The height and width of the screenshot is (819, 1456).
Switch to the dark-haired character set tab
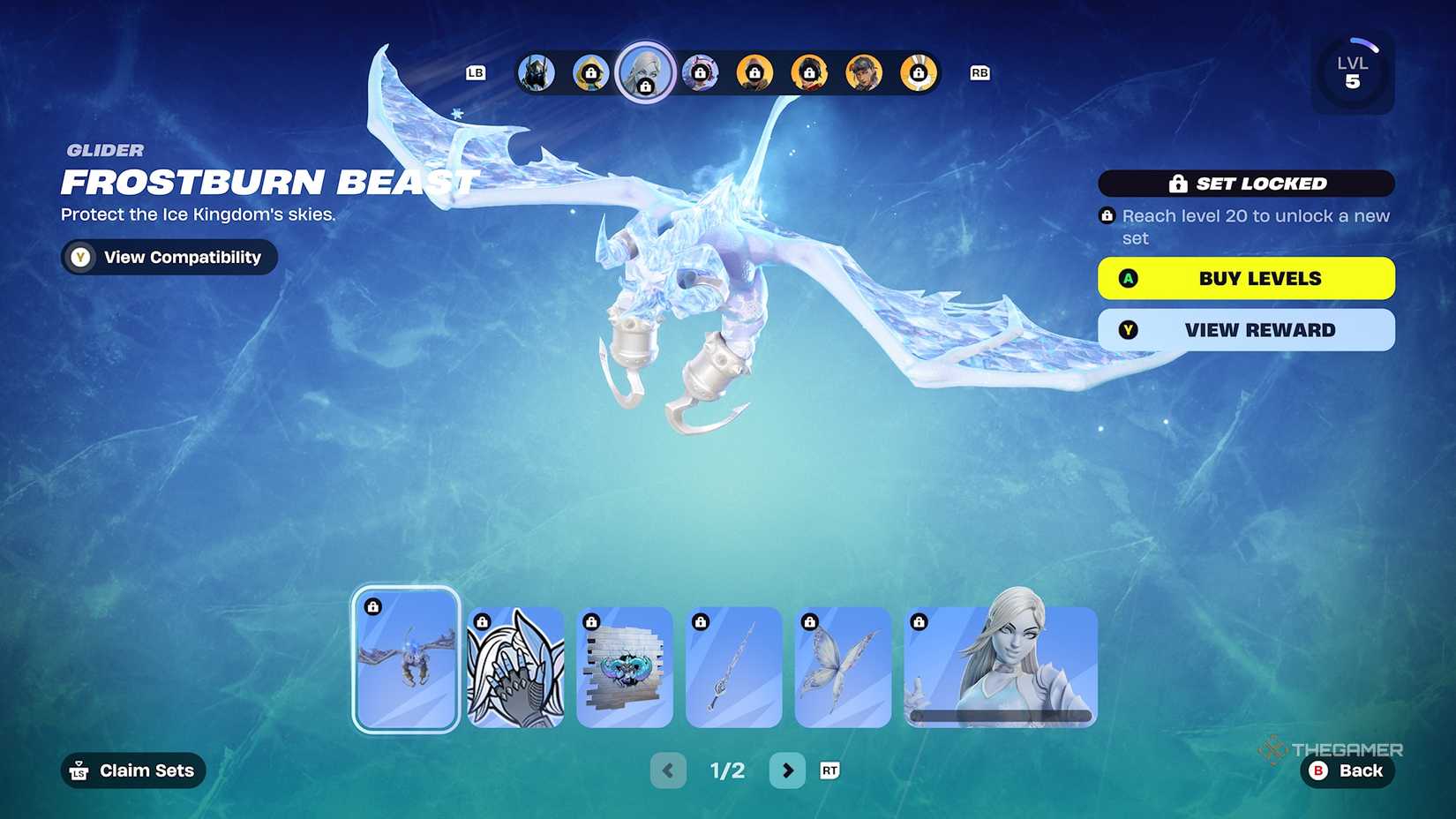[x=865, y=73]
